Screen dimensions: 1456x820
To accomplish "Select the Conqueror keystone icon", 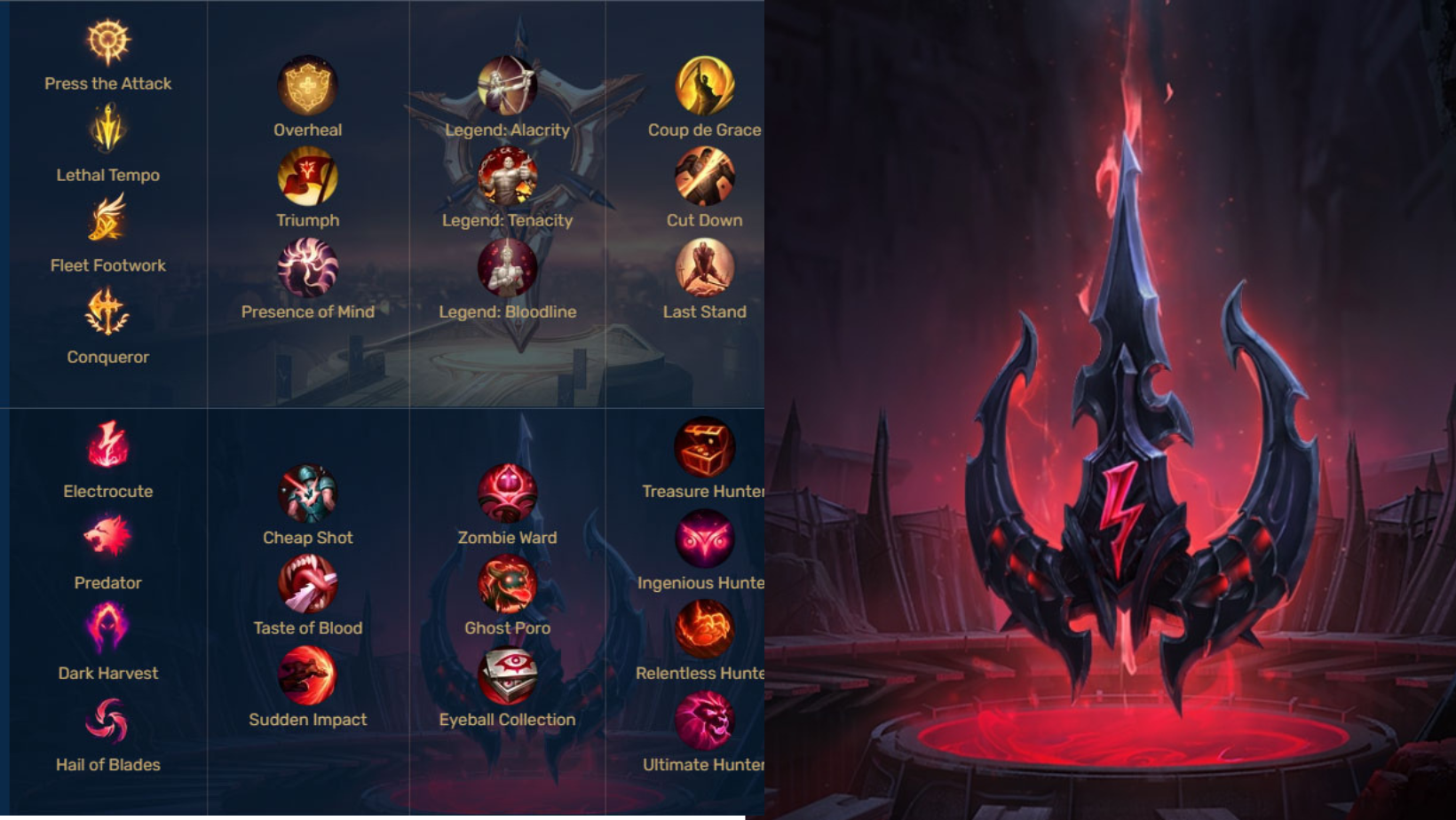I will (x=108, y=311).
